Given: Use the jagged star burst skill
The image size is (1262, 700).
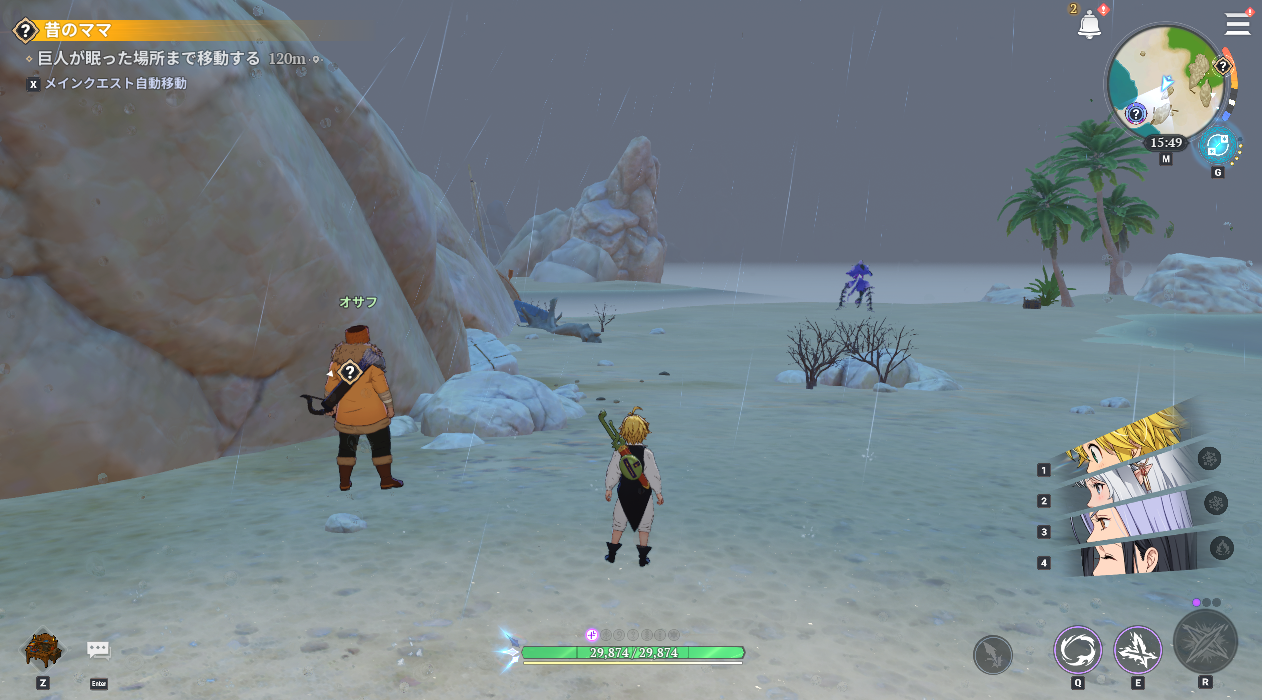Looking at the screenshot, I should pyautogui.click(x=1138, y=650).
